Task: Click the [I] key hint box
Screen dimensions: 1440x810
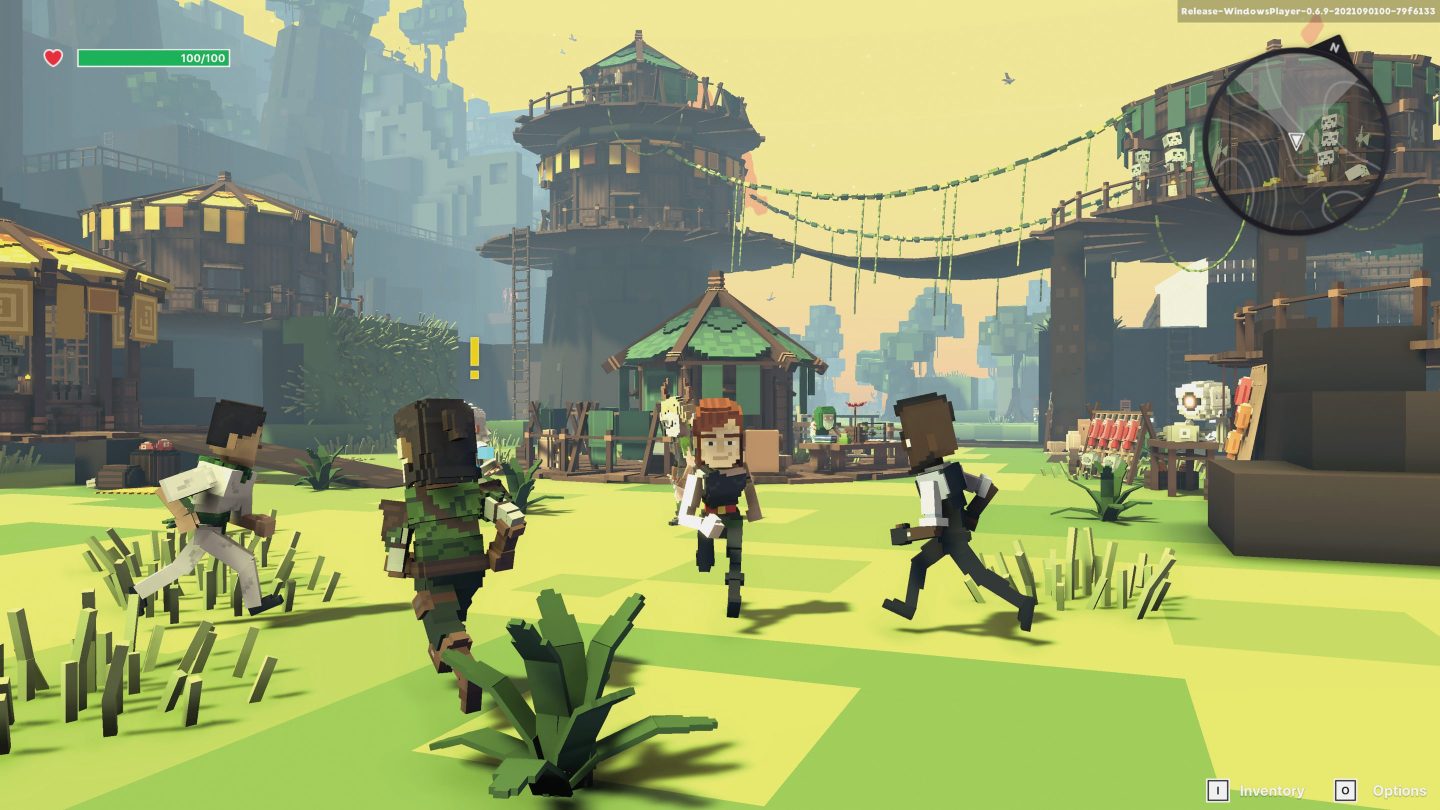Action: click(1218, 790)
